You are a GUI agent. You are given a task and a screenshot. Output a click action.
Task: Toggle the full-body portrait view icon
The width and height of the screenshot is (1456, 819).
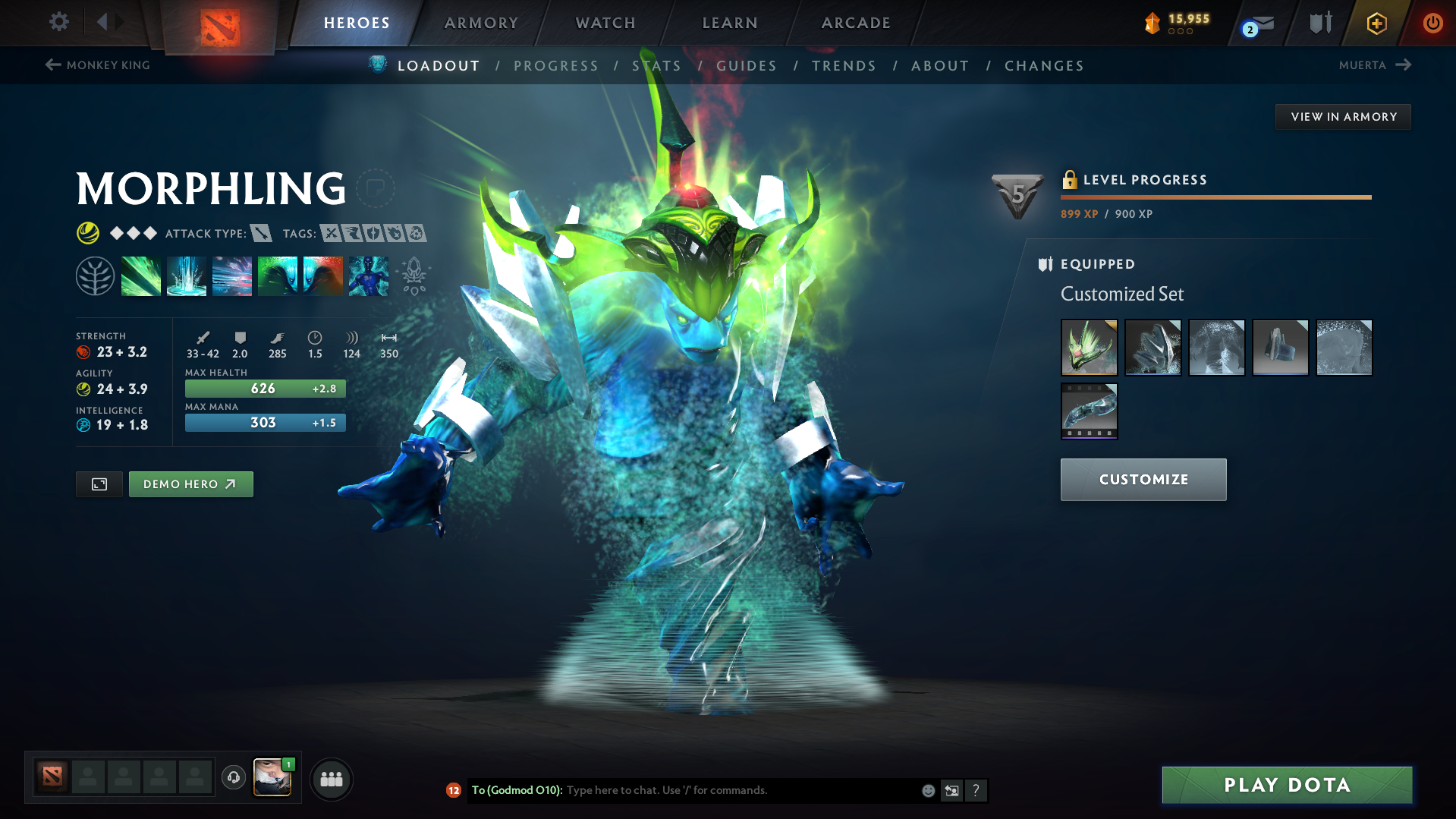click(x=99, y=484)
